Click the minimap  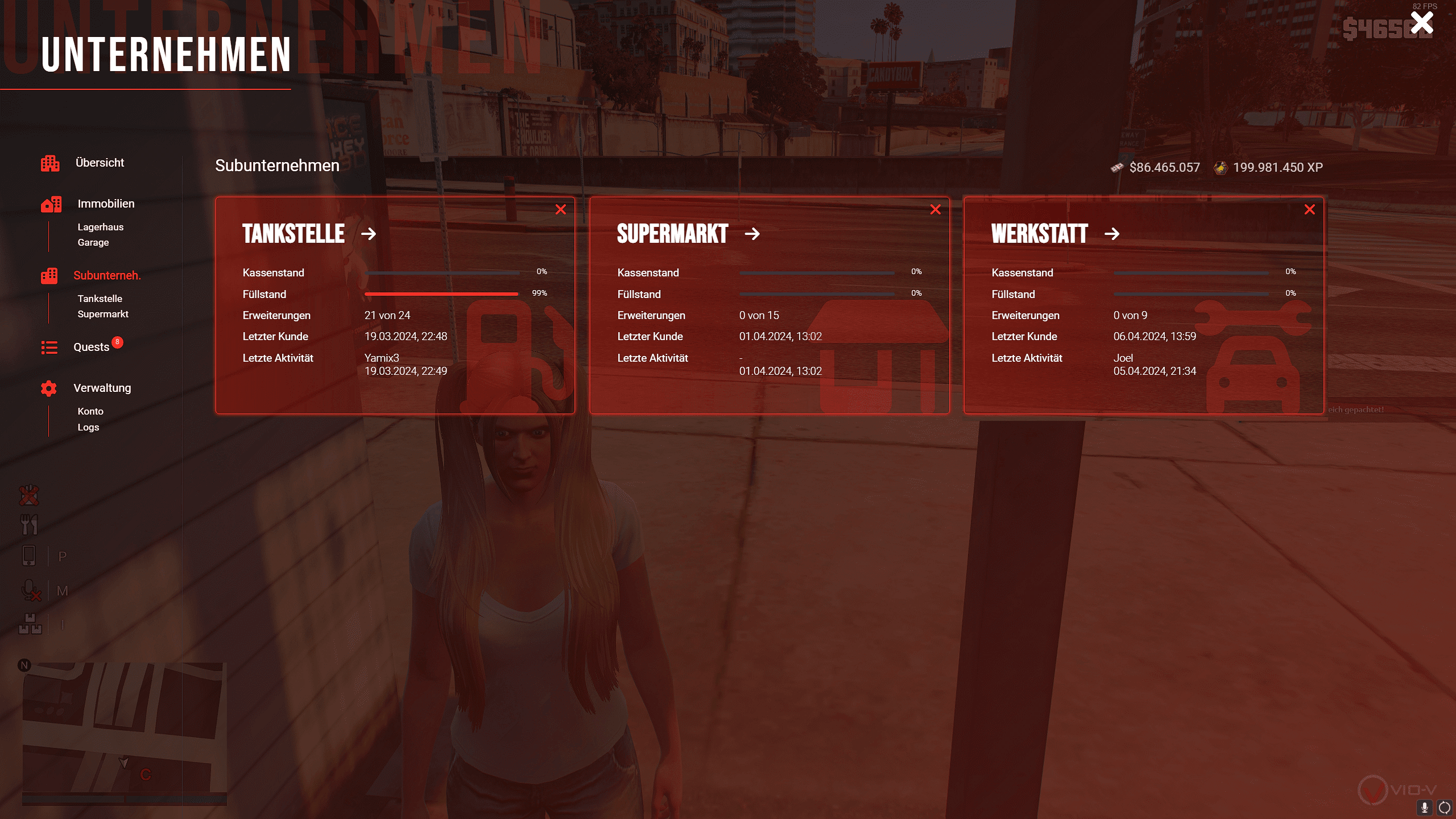124,733
